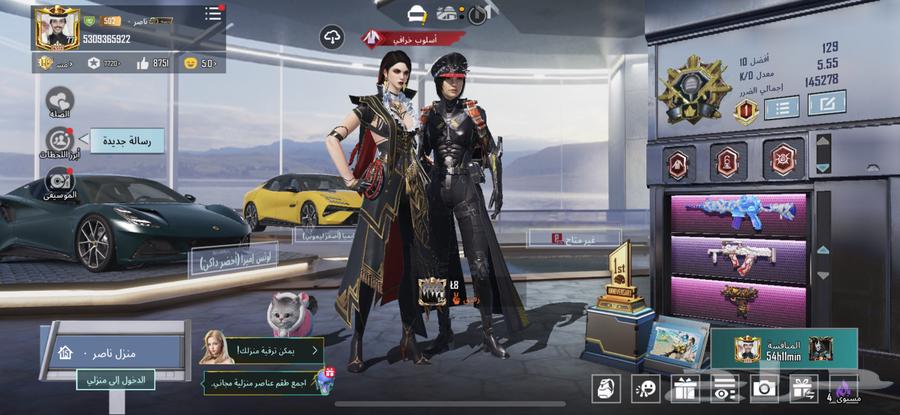The width and height of the screenshot is (900, 415).
Task: Open the emote face icon
Action: 647,388
